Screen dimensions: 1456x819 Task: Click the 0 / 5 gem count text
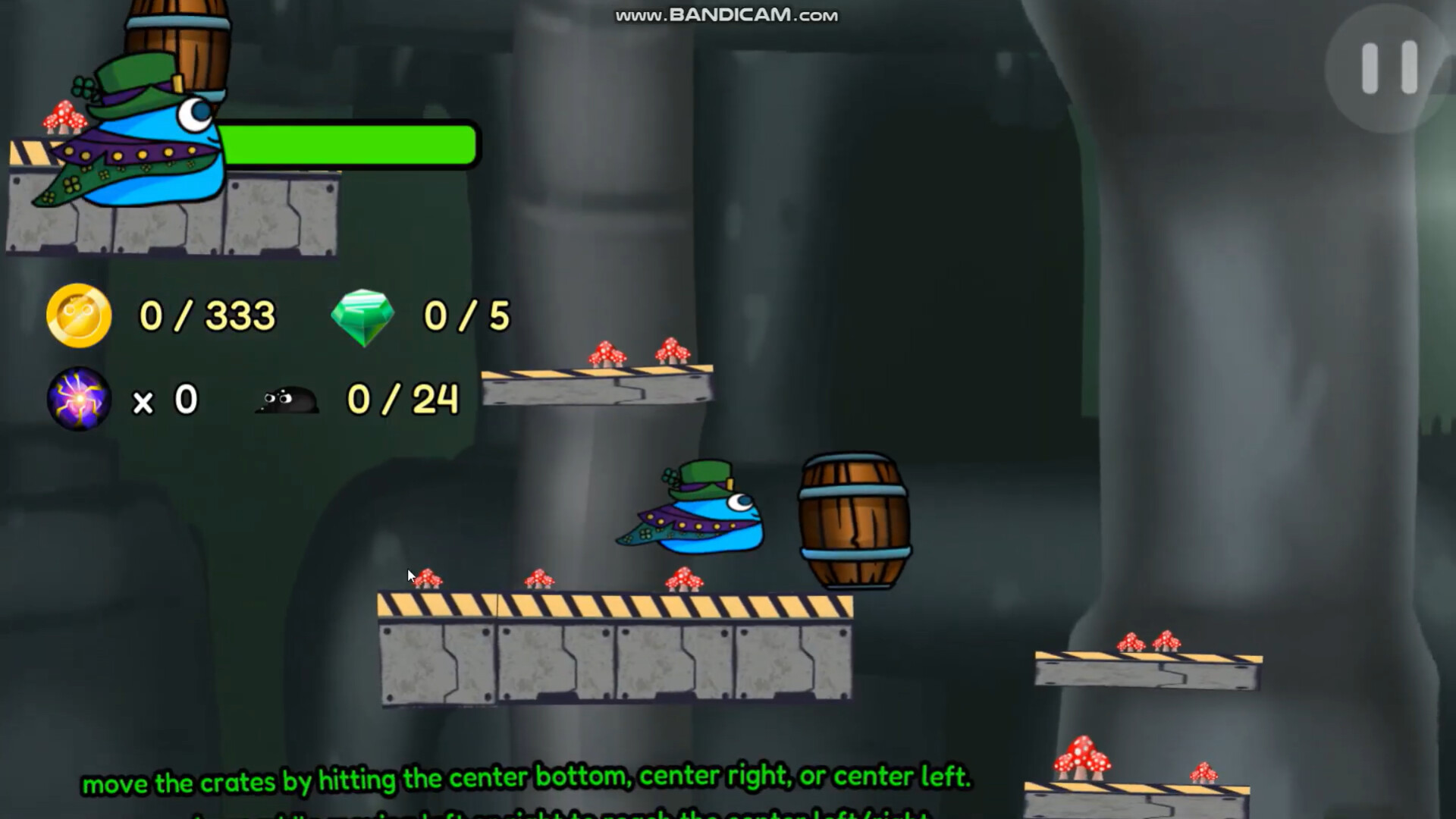[466, 315]
